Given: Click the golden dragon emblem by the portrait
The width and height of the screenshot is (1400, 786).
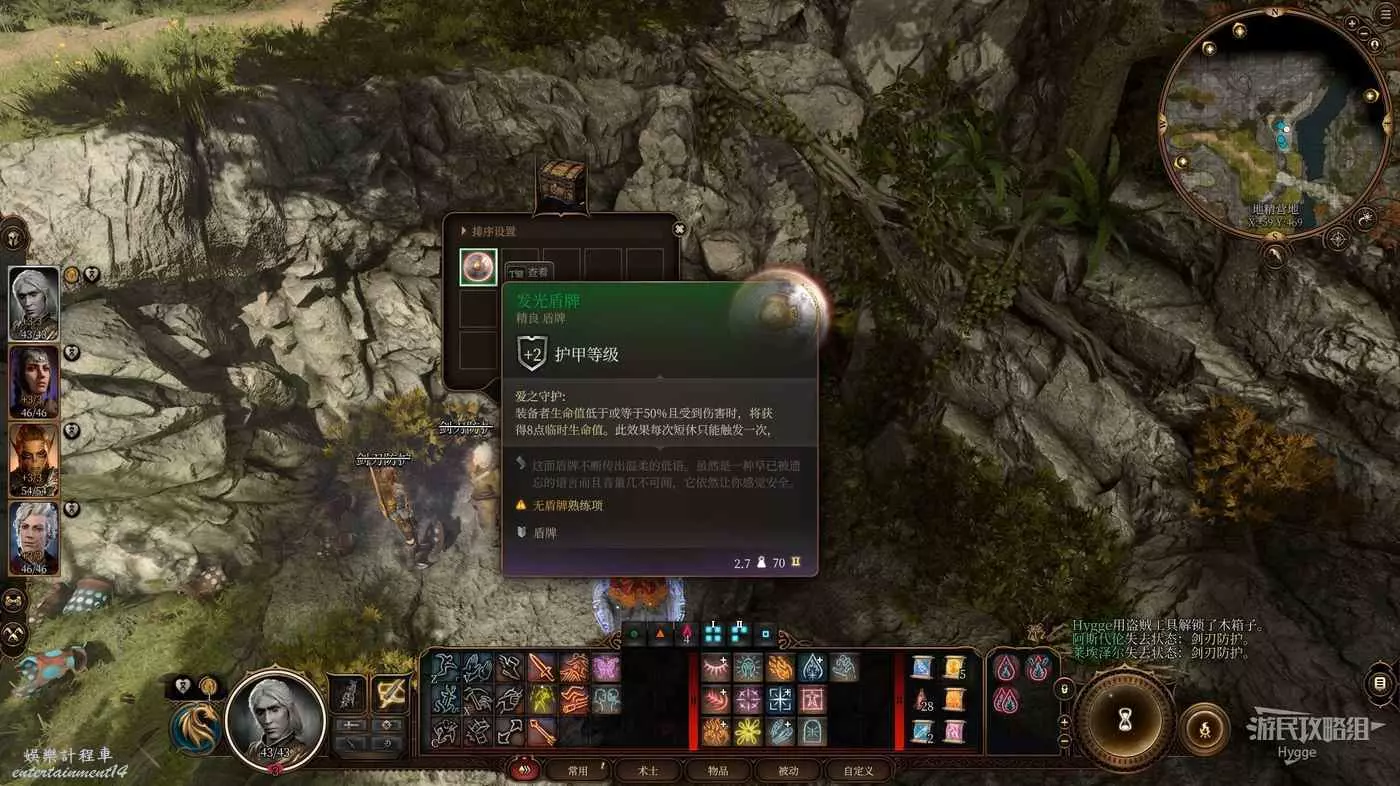Looking at the screenshot, I should 196,729.
